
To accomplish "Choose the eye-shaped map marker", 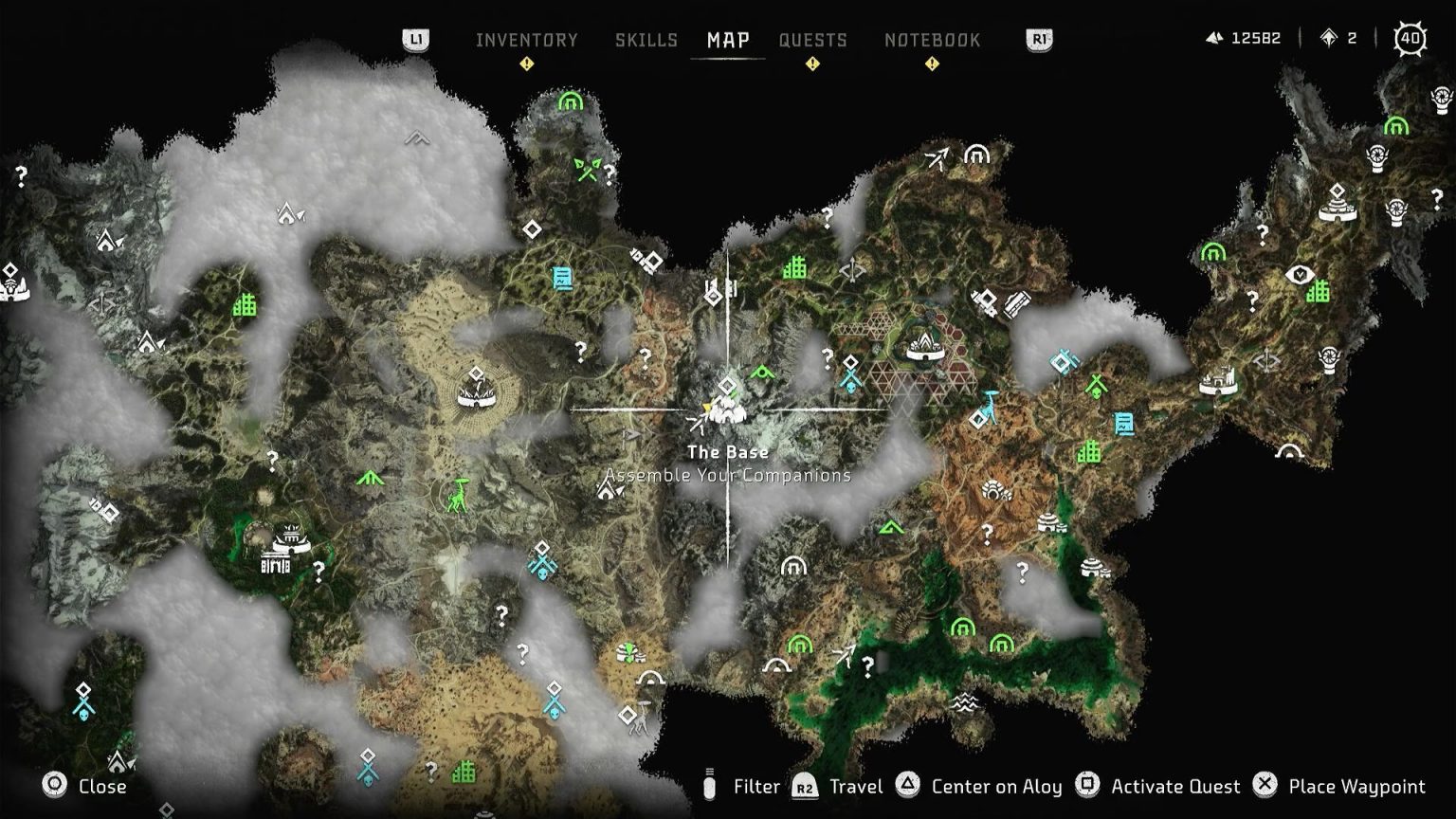I will tap(1300, 276).
